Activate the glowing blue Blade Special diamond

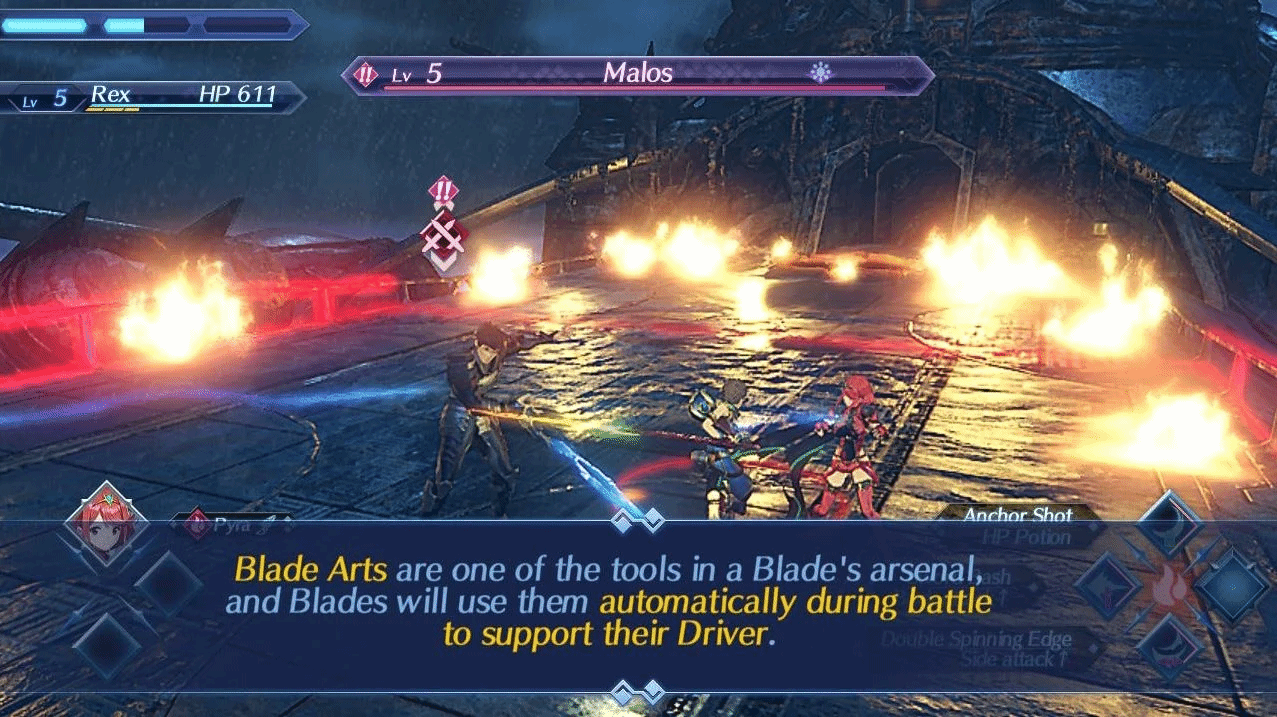(x=1232, y=585)
